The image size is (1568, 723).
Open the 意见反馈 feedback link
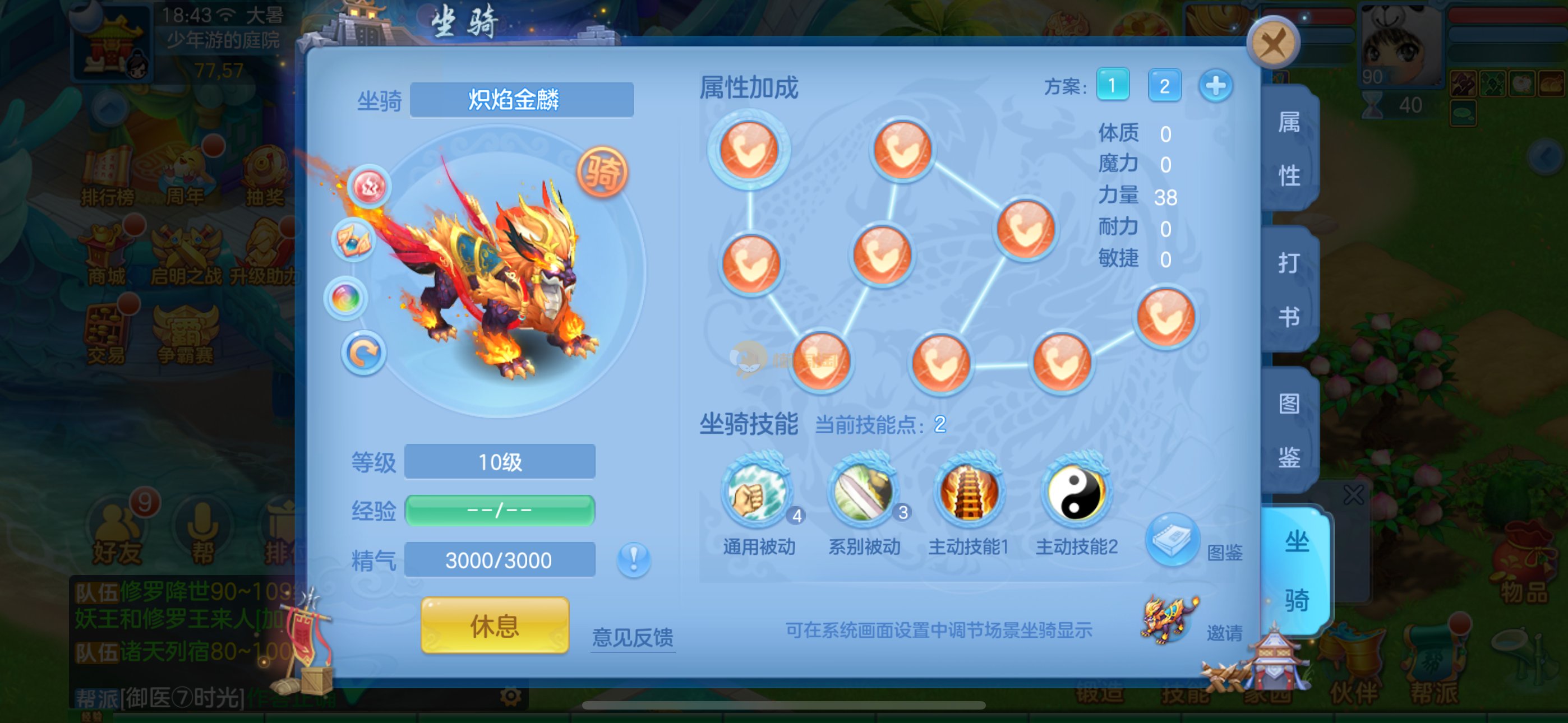coord(633,637)
